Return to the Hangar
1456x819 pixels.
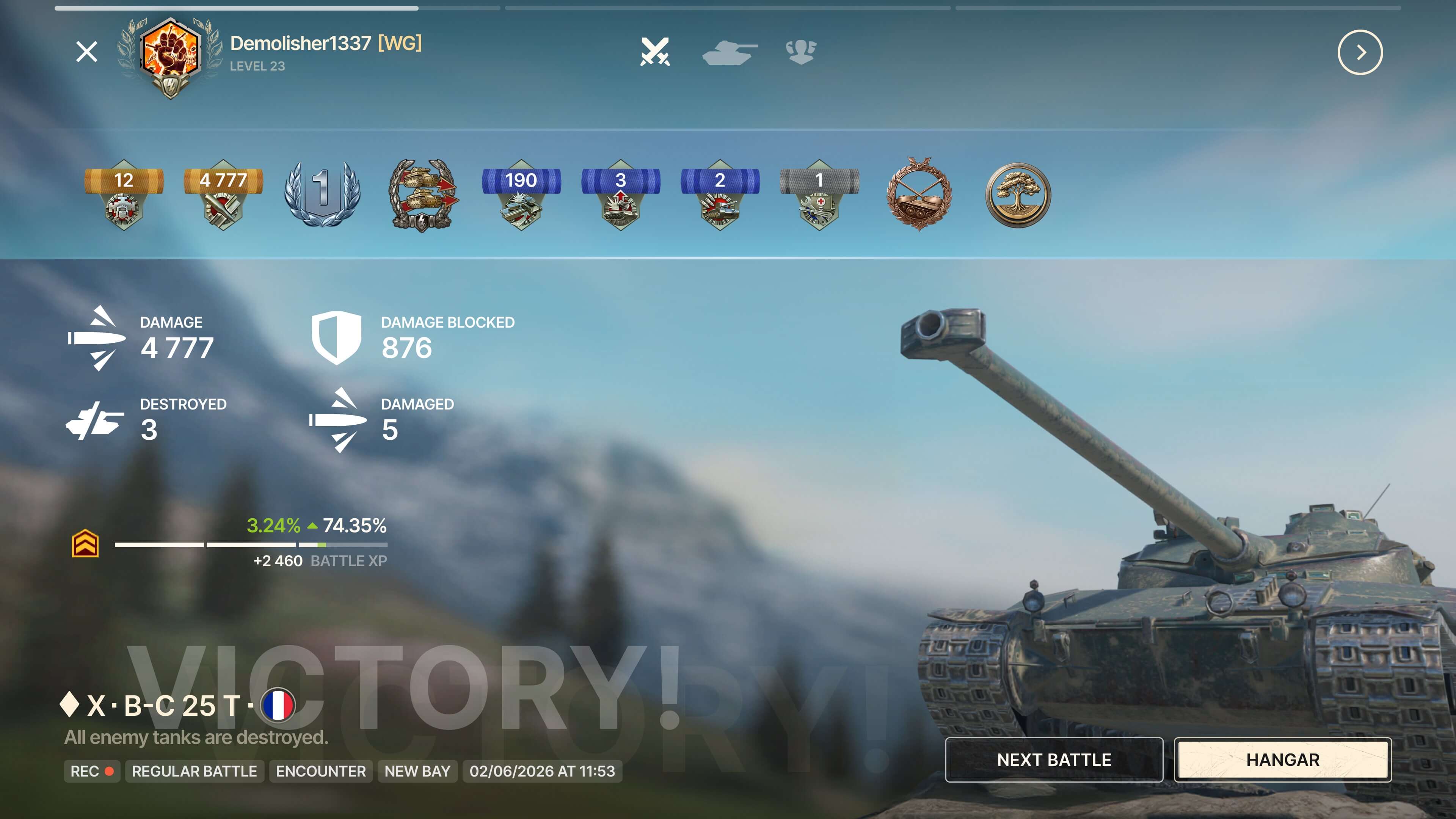click(x=1282, y=759)
